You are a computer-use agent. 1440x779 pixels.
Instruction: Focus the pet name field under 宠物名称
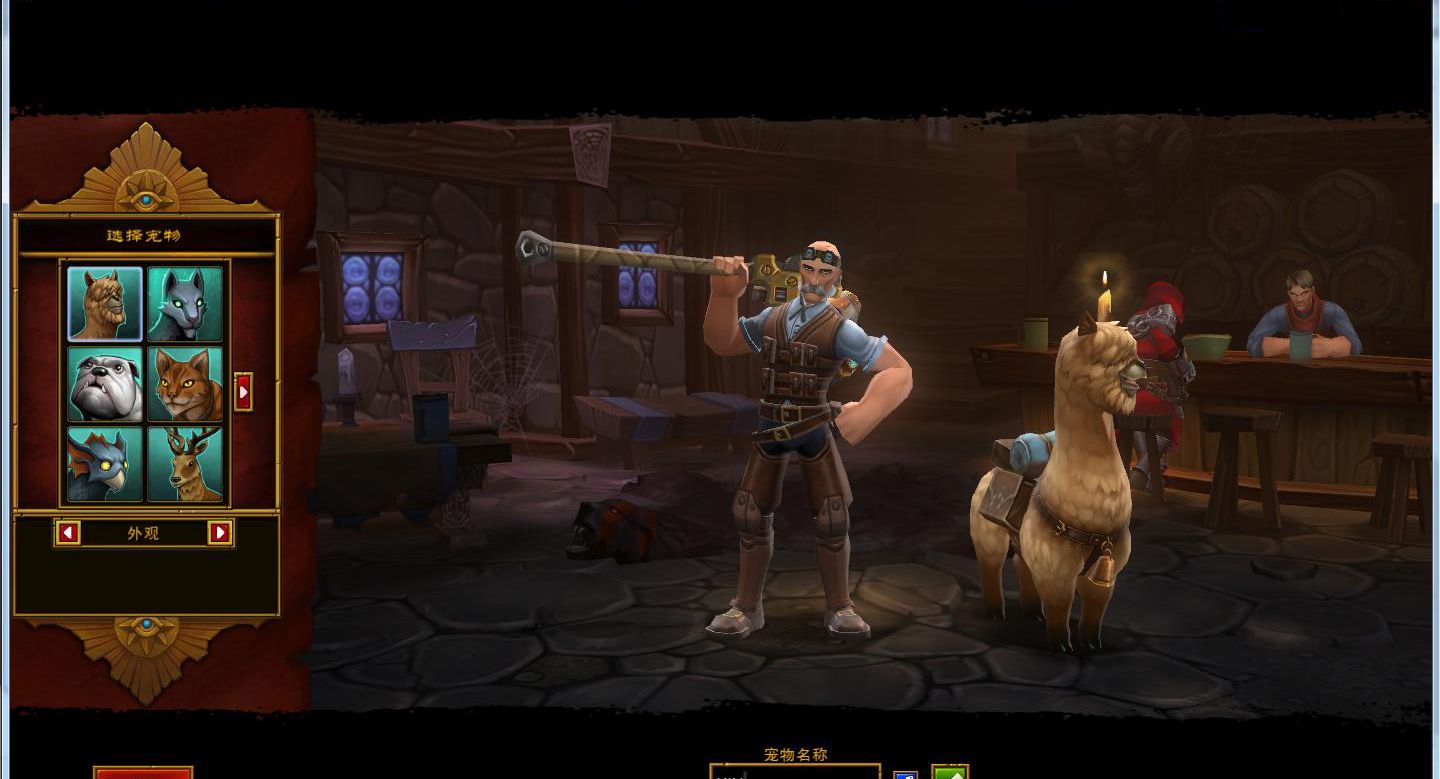795,773
